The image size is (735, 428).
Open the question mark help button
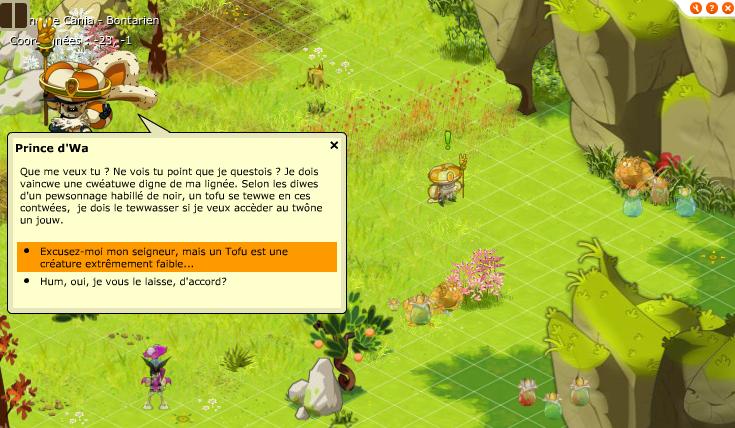pyautogui.click(x=711, y=7)
